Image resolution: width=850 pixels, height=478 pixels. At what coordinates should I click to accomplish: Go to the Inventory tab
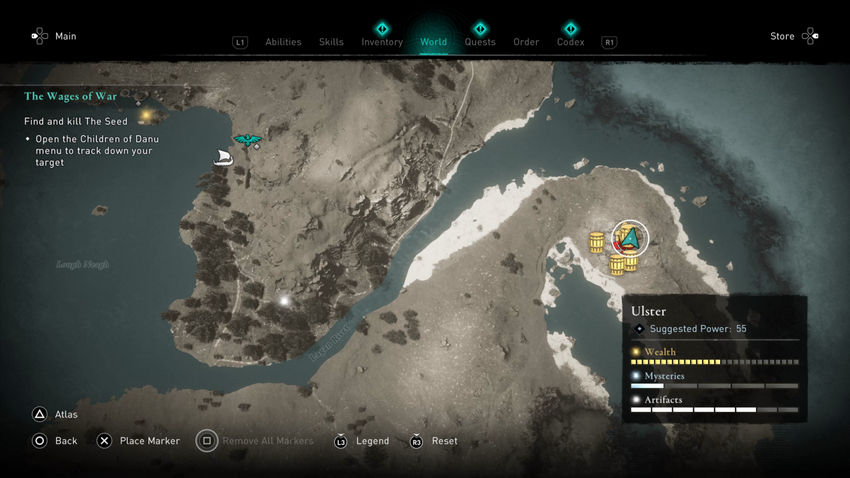click(382, 42)
